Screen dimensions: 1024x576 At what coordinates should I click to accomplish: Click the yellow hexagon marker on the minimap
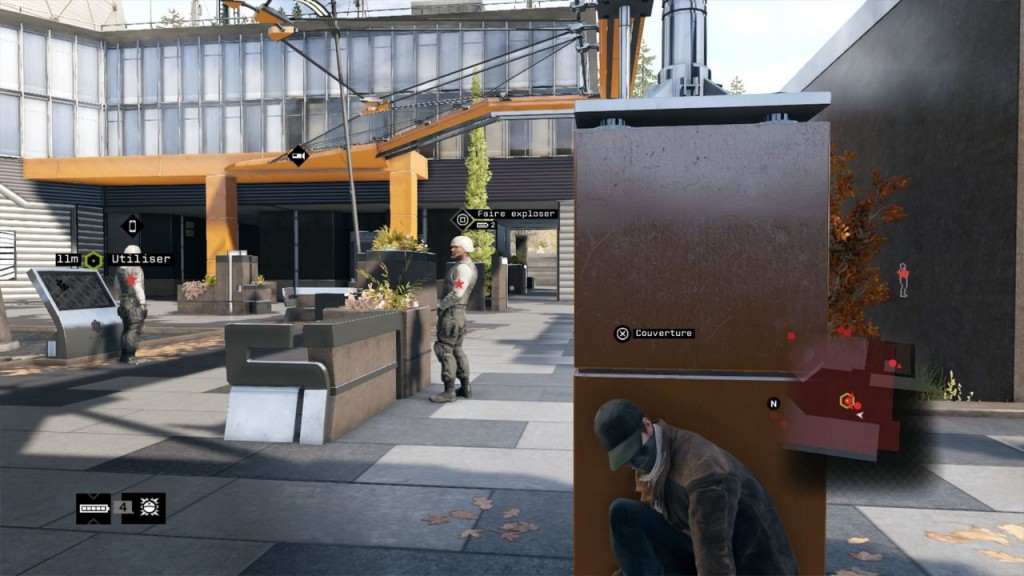(846, 401)
